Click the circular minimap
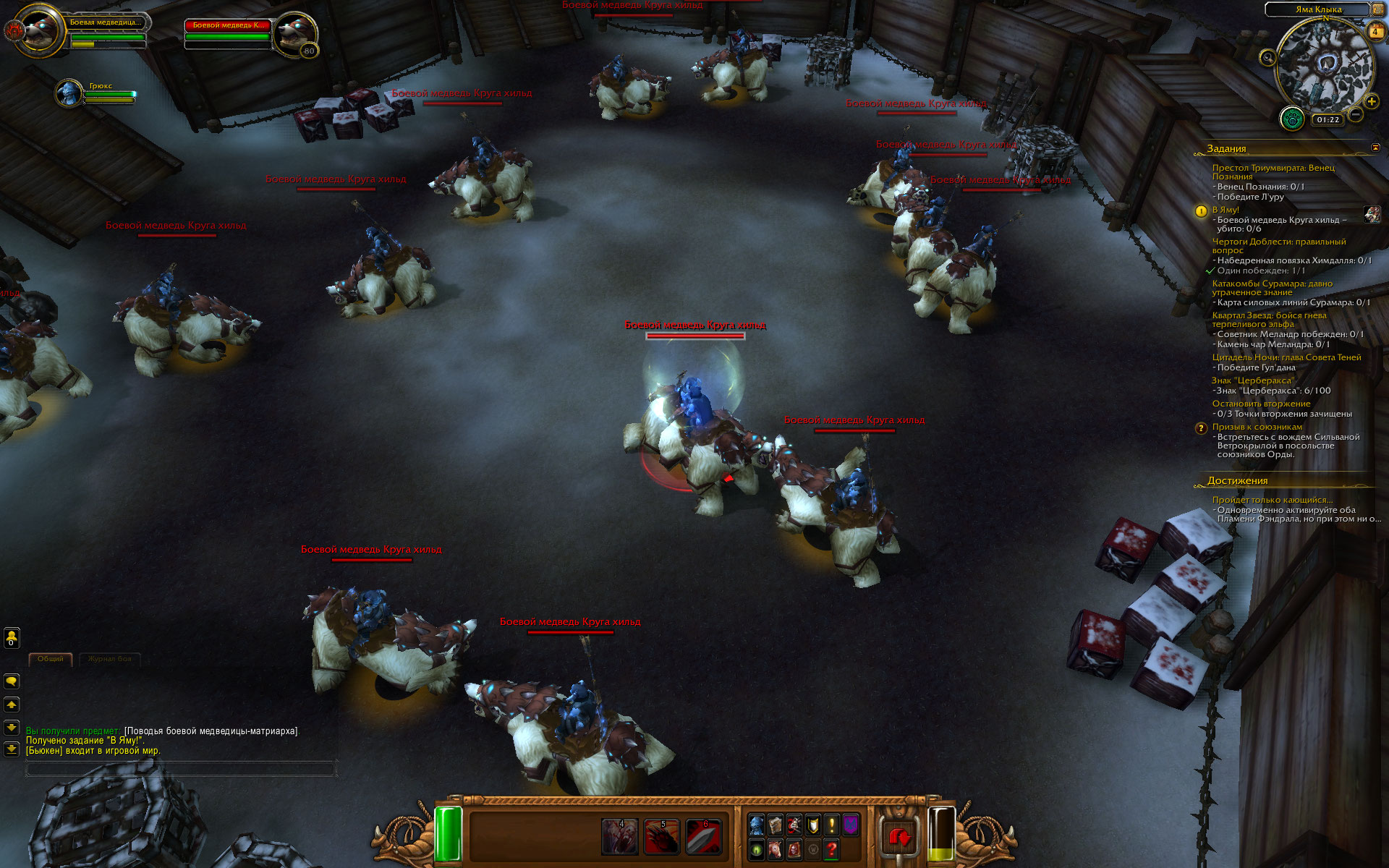The width and height of the screenshot is (1389, 868). coord(1322,65)
